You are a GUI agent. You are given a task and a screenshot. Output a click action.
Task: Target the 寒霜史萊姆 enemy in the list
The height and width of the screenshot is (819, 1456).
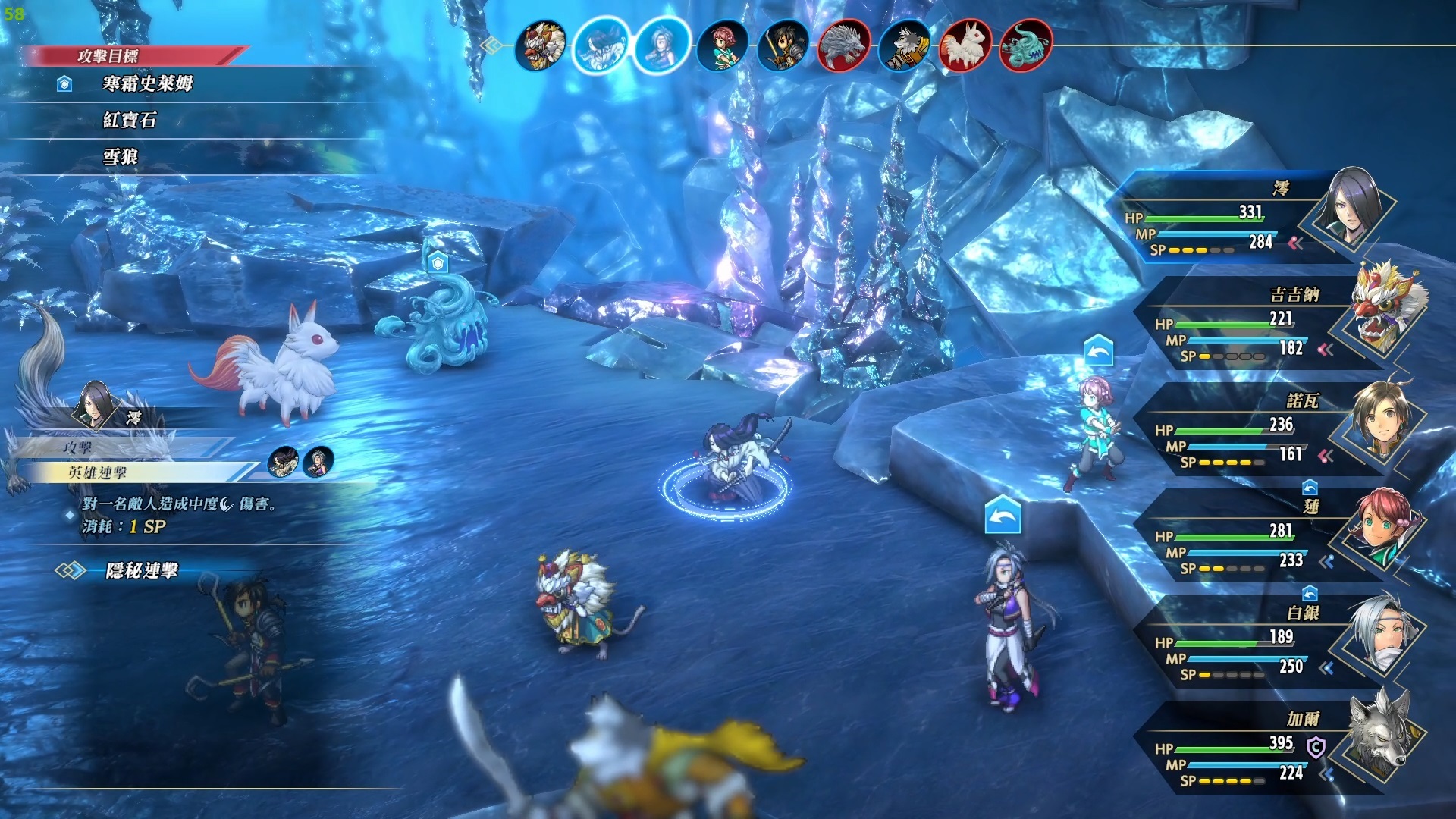pos(148,83)
